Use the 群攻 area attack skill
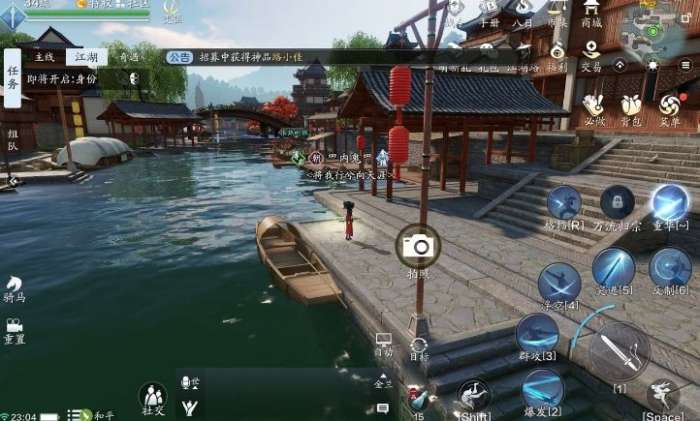 point(537,334)
